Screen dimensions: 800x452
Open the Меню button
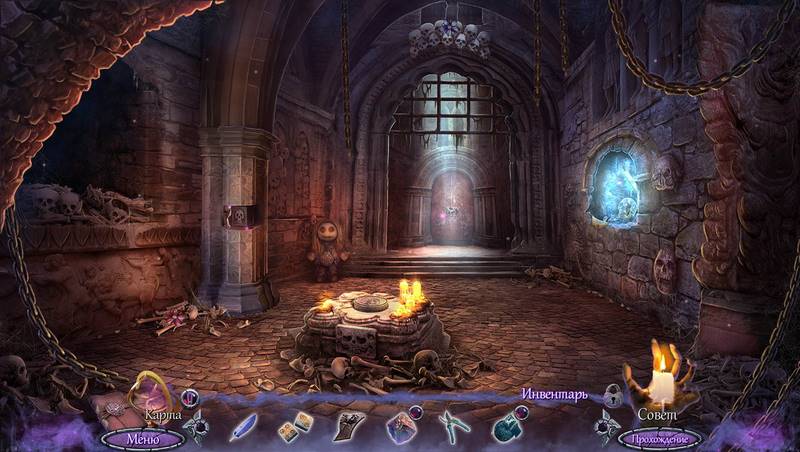141,438
